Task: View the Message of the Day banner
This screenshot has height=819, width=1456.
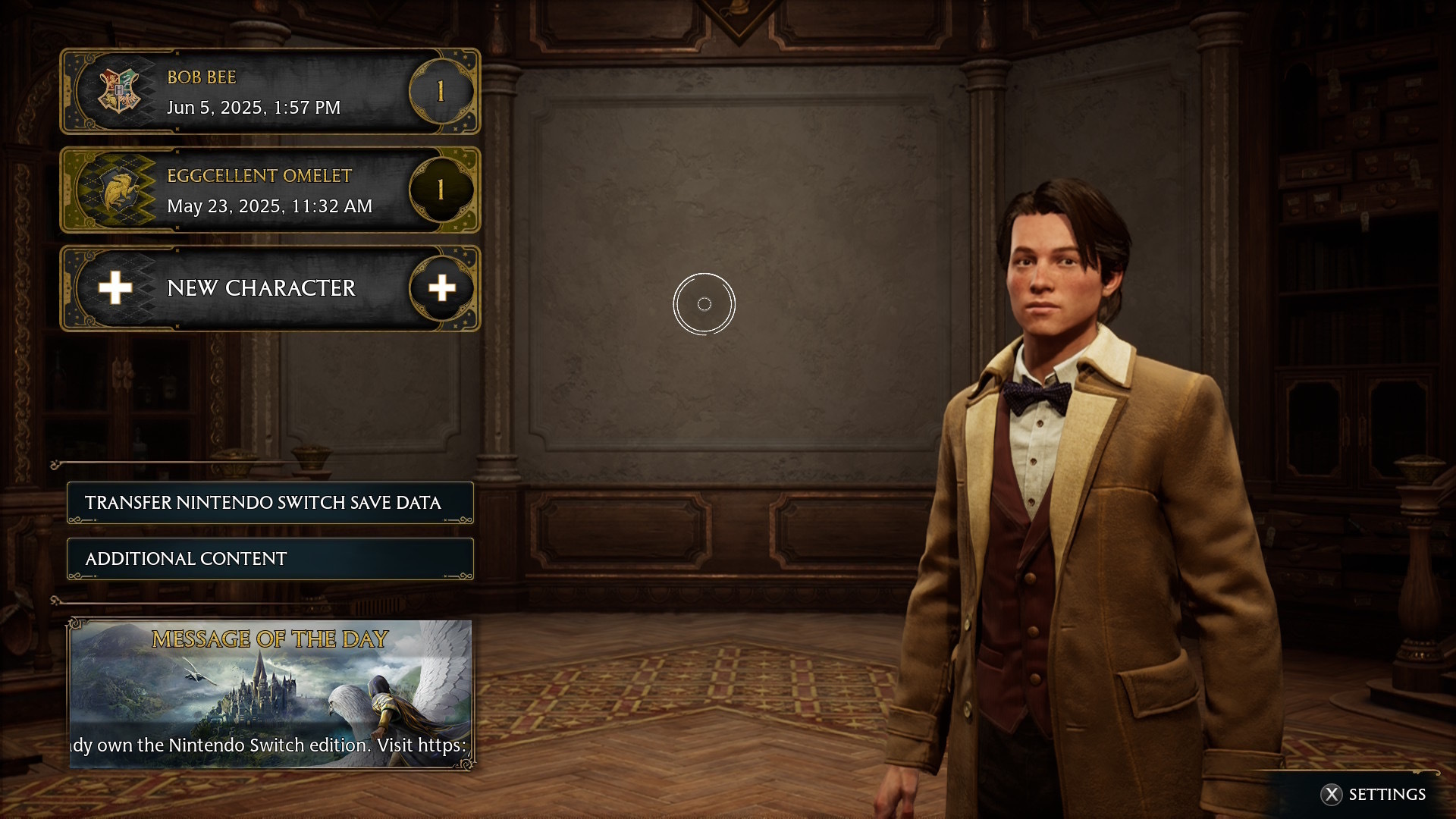Action: (270, 694)
